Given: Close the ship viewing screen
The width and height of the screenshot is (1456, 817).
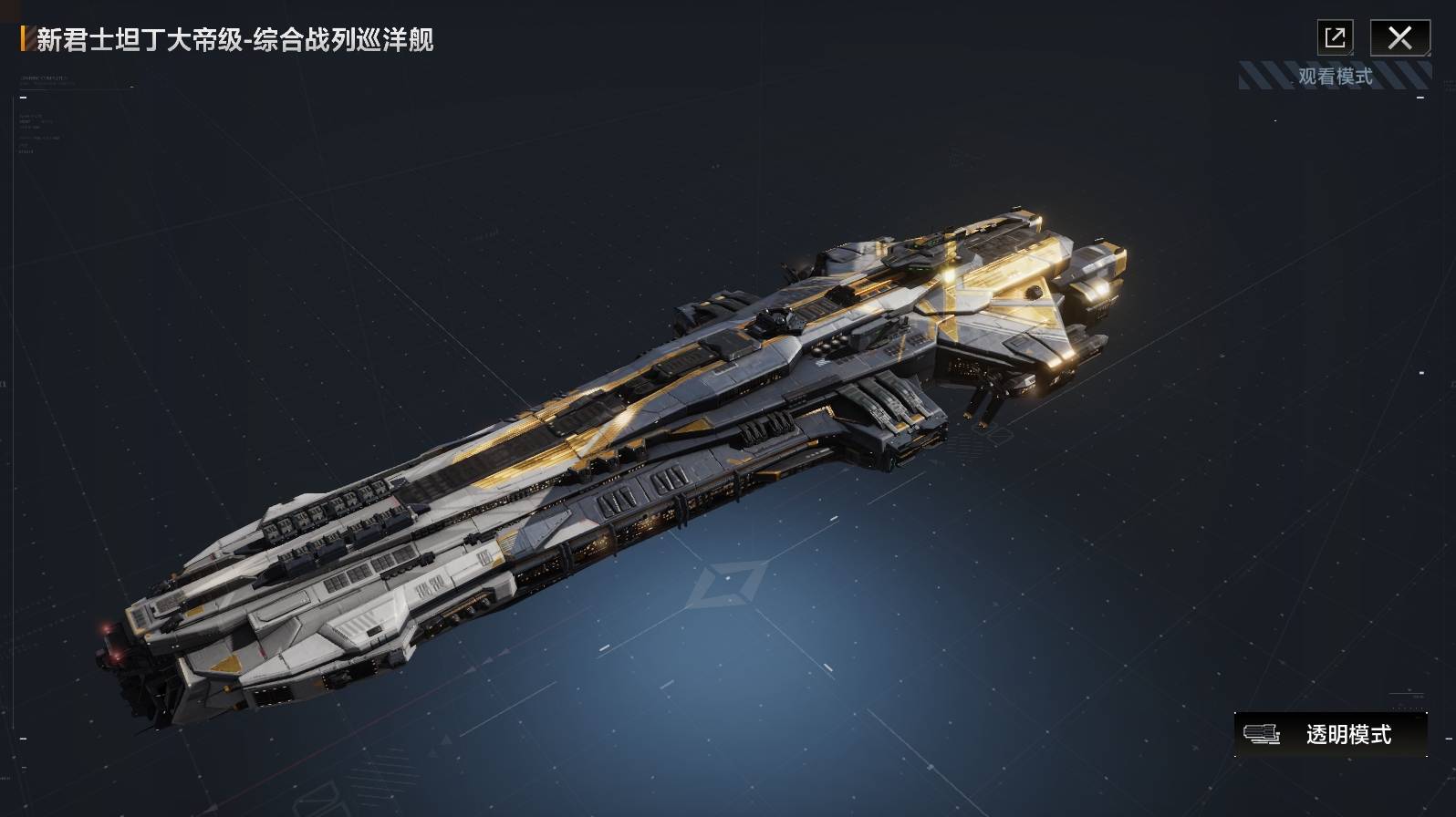Looking at the screenshot, I should pos(1399,38).
